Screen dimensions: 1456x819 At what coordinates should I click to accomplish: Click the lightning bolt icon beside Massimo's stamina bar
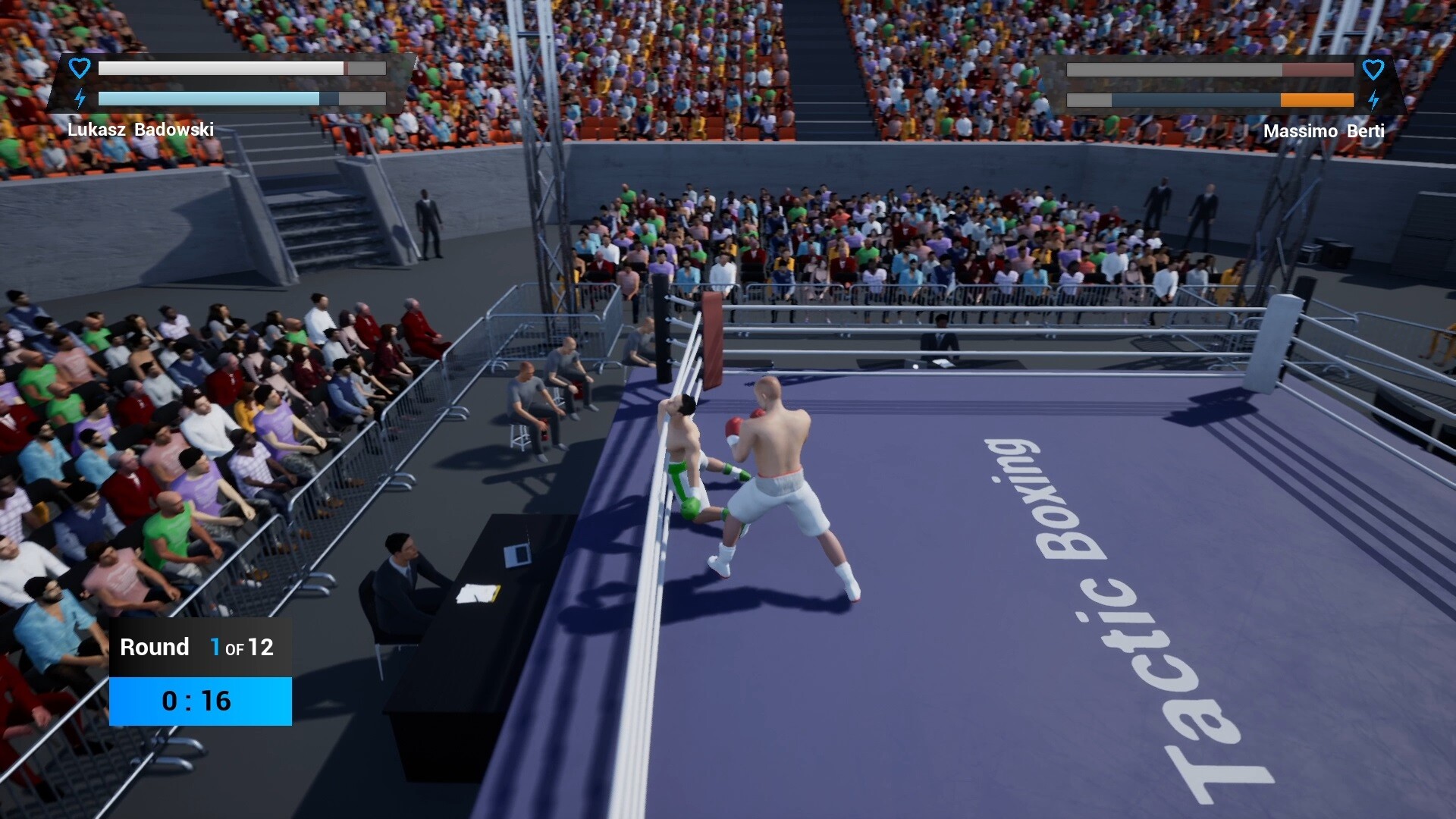pyautogui.click(x=1374, y=99)
